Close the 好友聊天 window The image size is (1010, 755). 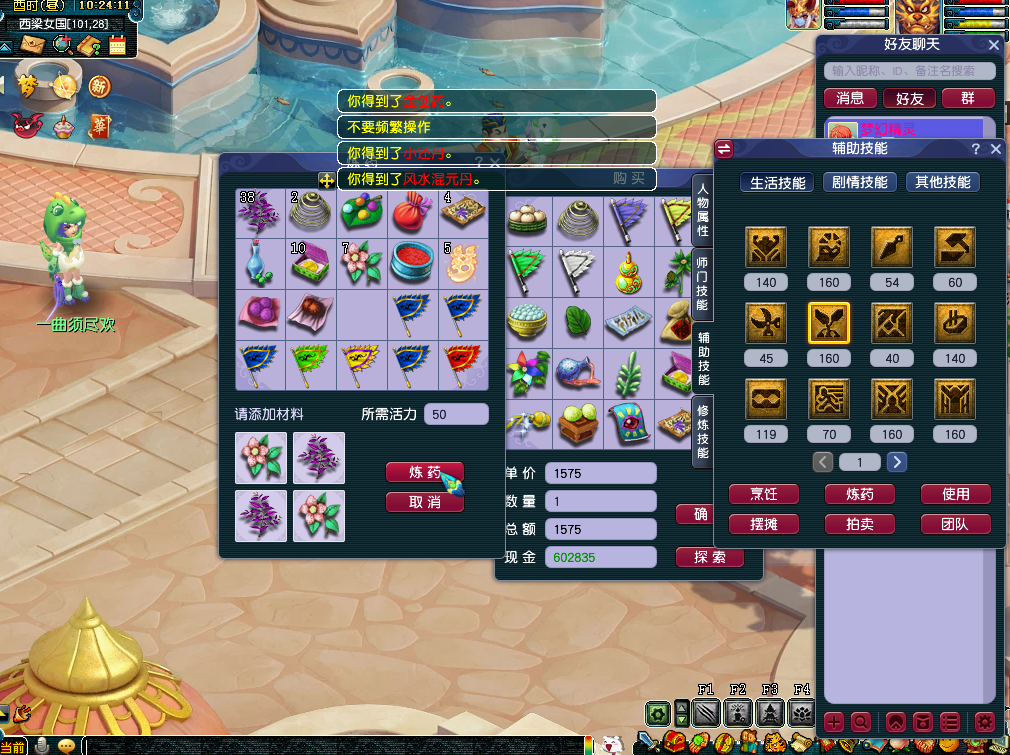tap(993, 45)
